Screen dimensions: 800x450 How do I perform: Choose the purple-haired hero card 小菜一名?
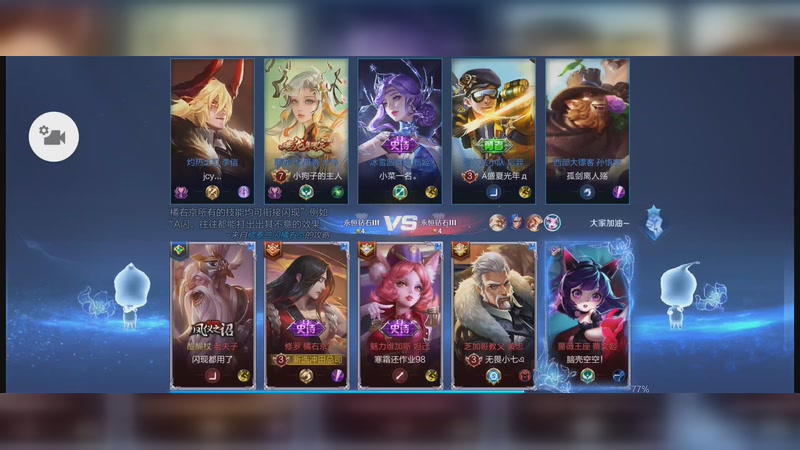tap(400, 130)
